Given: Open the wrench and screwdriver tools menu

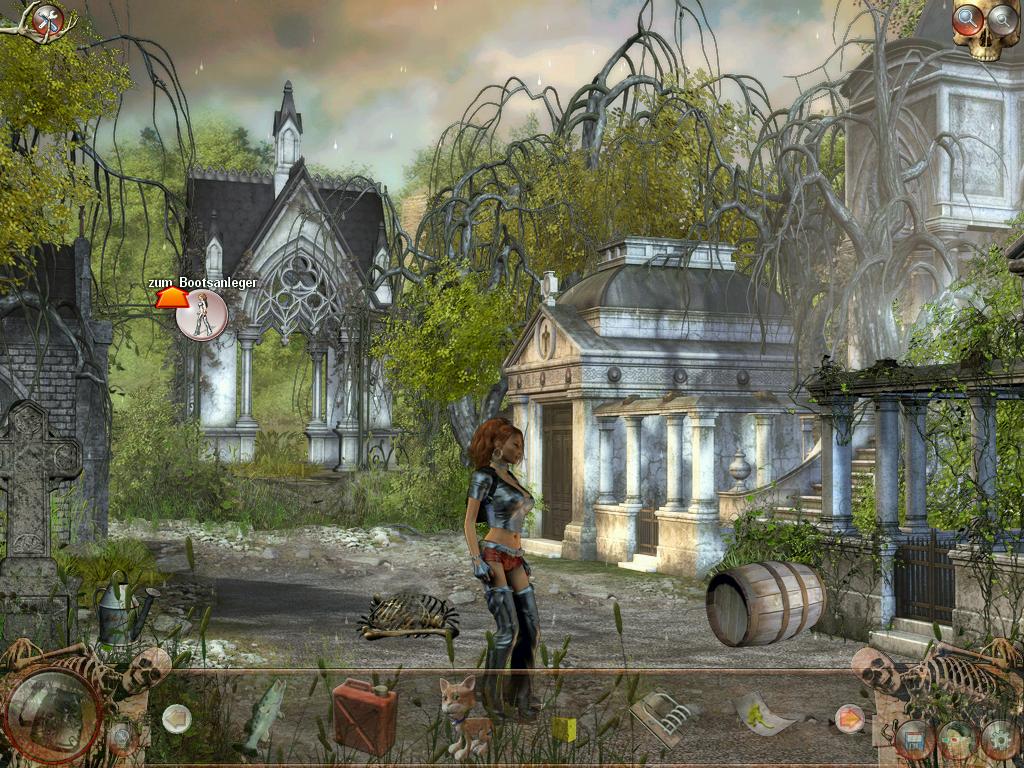Looking at the screenshot, I should [47, 19].
